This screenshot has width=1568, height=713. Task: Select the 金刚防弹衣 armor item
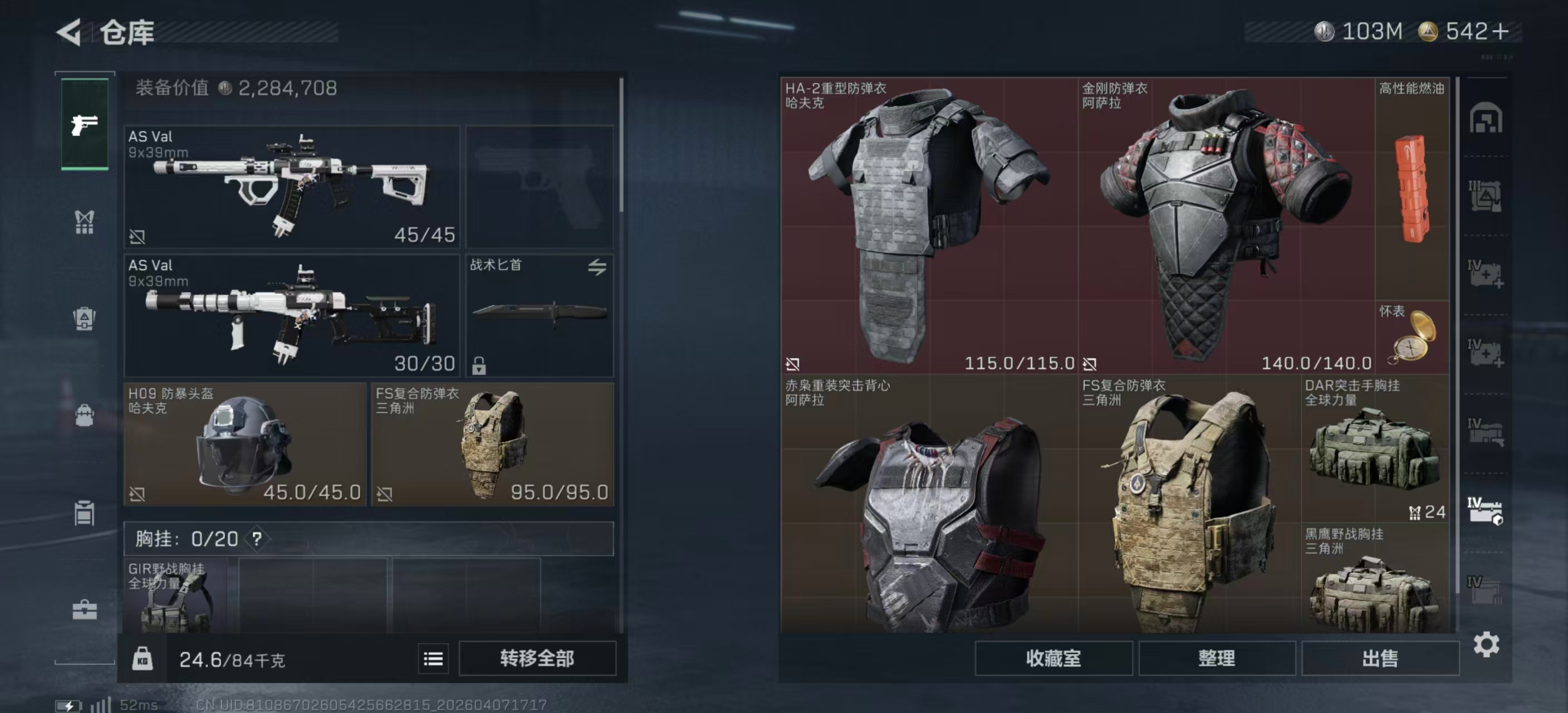pyautogui.click(x=1226, y=225)
